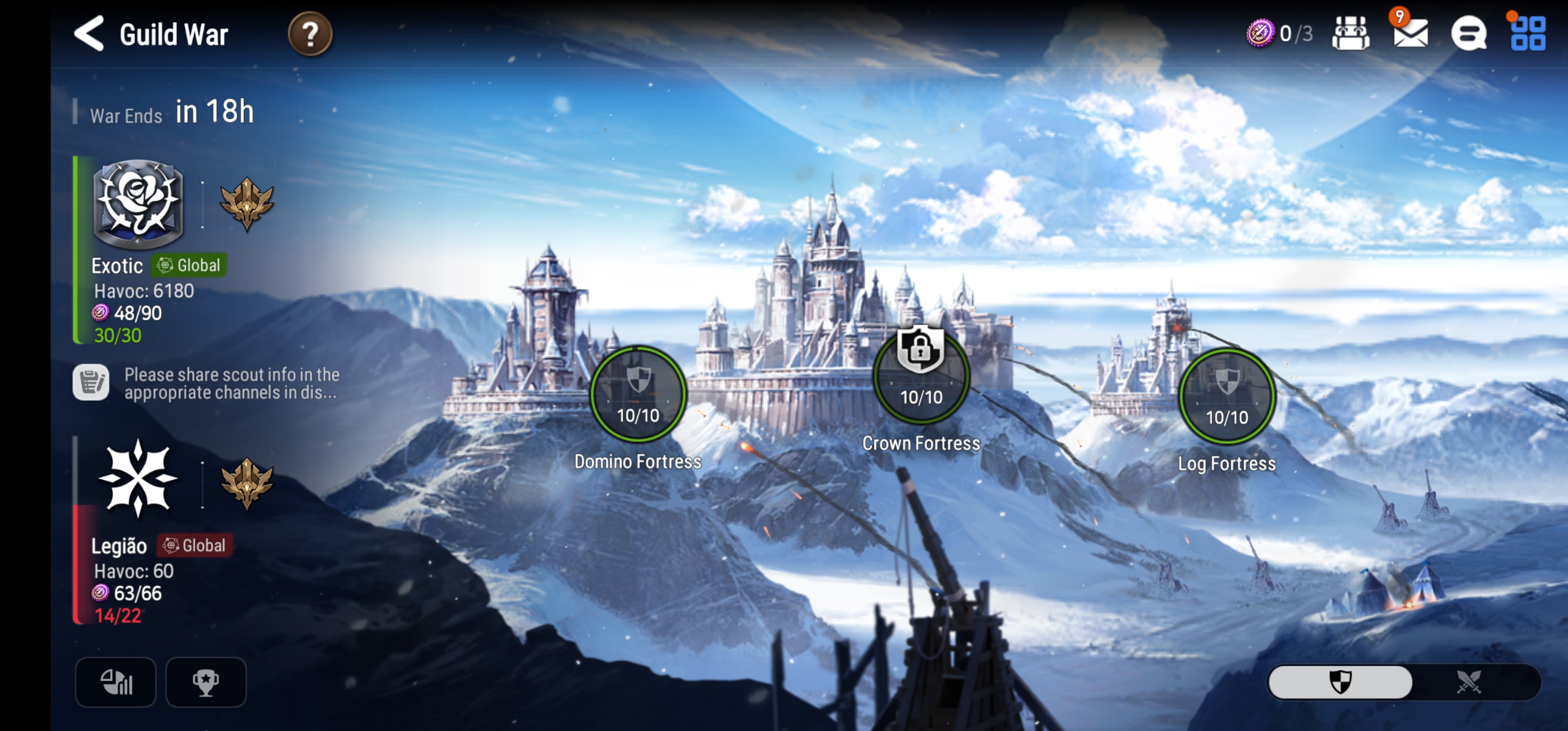Image resolution: width=1568 pixels, height=731 pixels.
Task: Switch to the shield defense view
Action: pos(1341,682)
